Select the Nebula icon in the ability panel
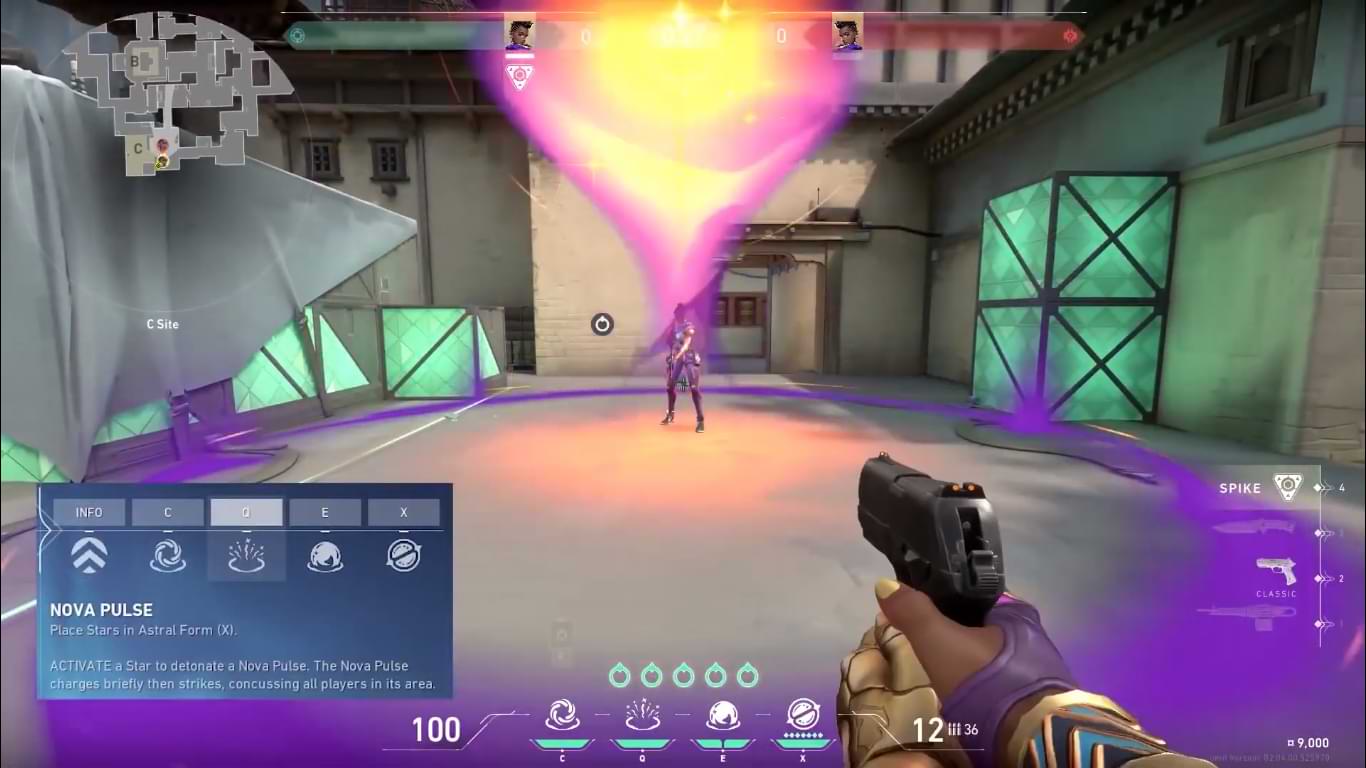Viewport: 1366px width, 768px height. [x=325, y=557]
